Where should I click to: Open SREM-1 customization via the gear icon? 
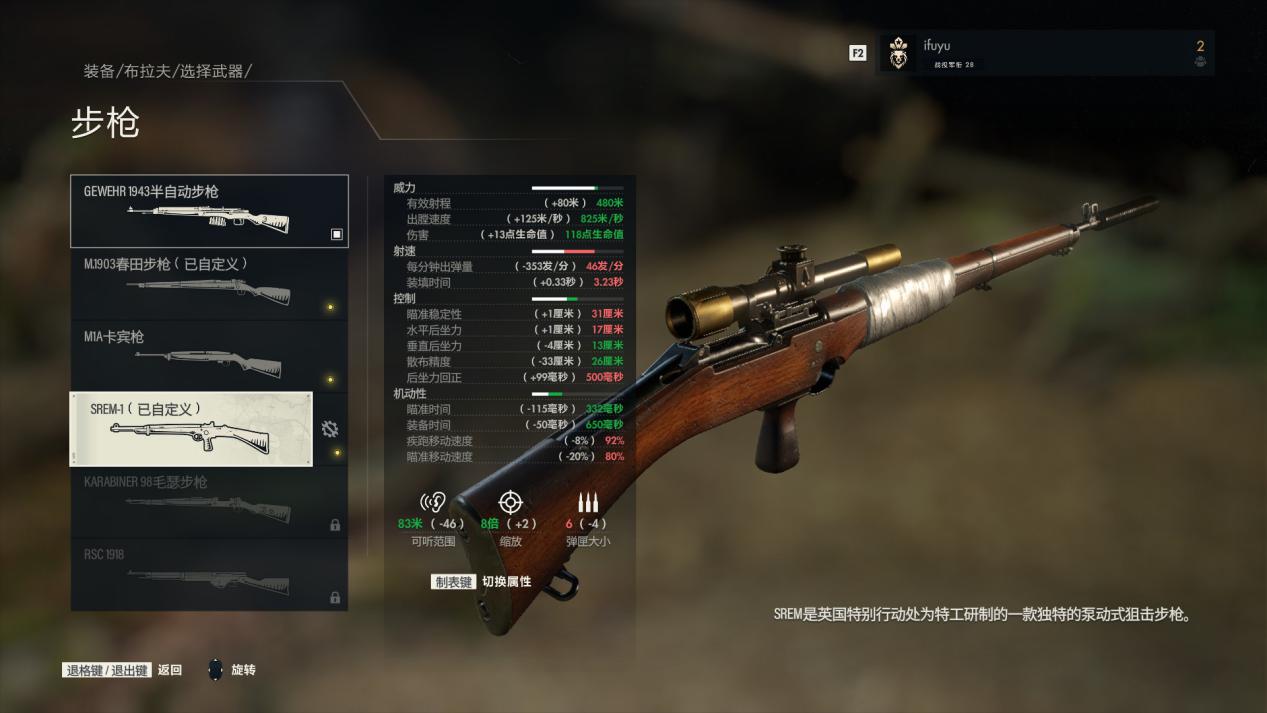tap(330, 429)
